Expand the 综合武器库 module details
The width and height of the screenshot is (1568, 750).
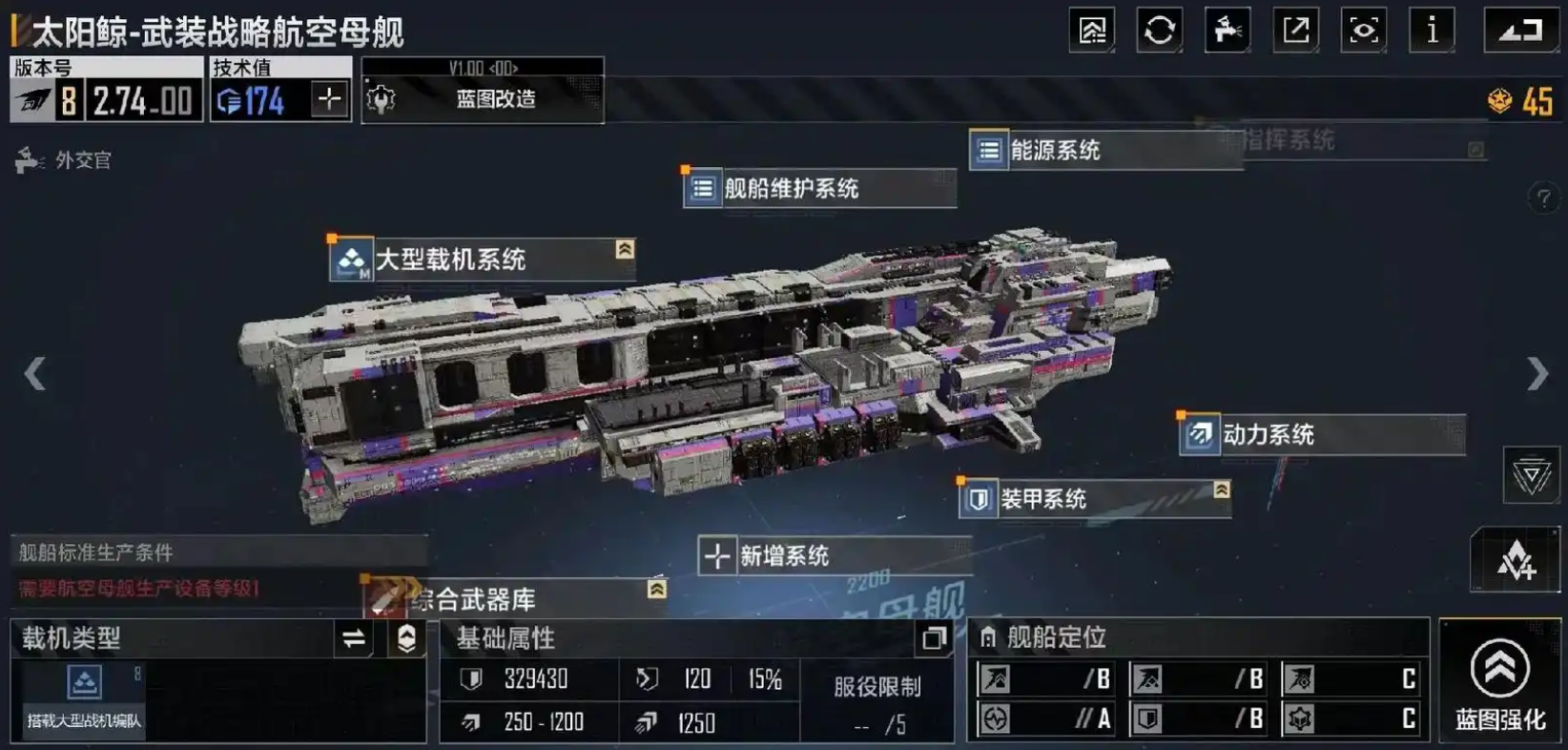(x=656, y=587)
